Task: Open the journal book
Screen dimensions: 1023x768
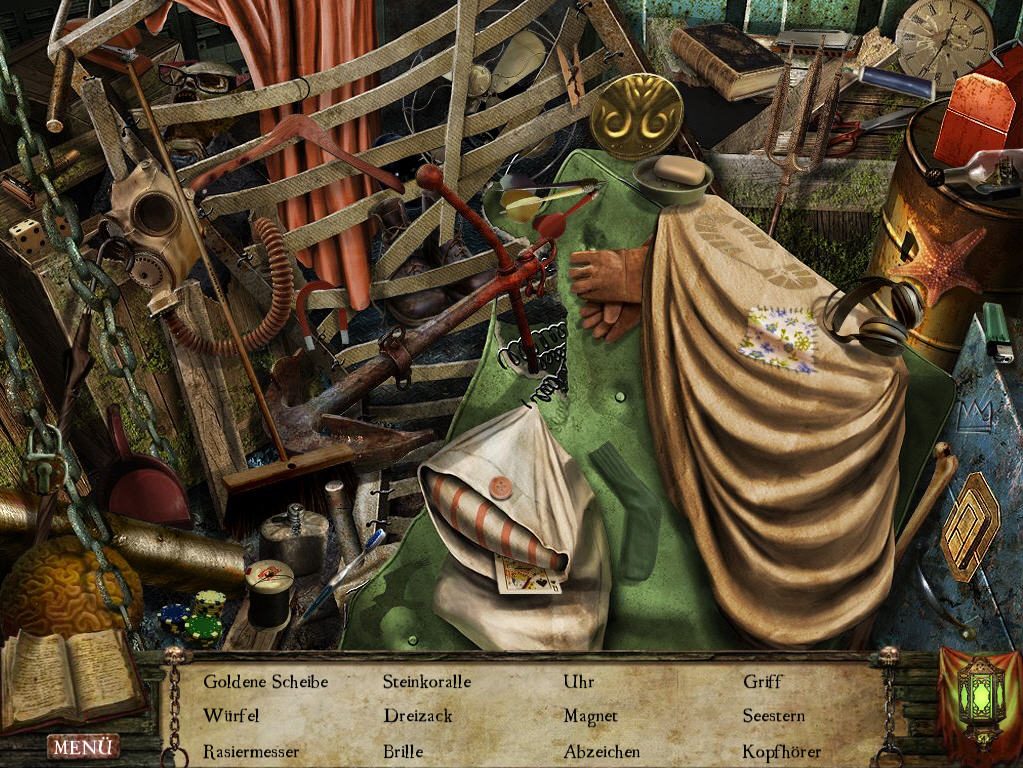Action: coord(72,675)
